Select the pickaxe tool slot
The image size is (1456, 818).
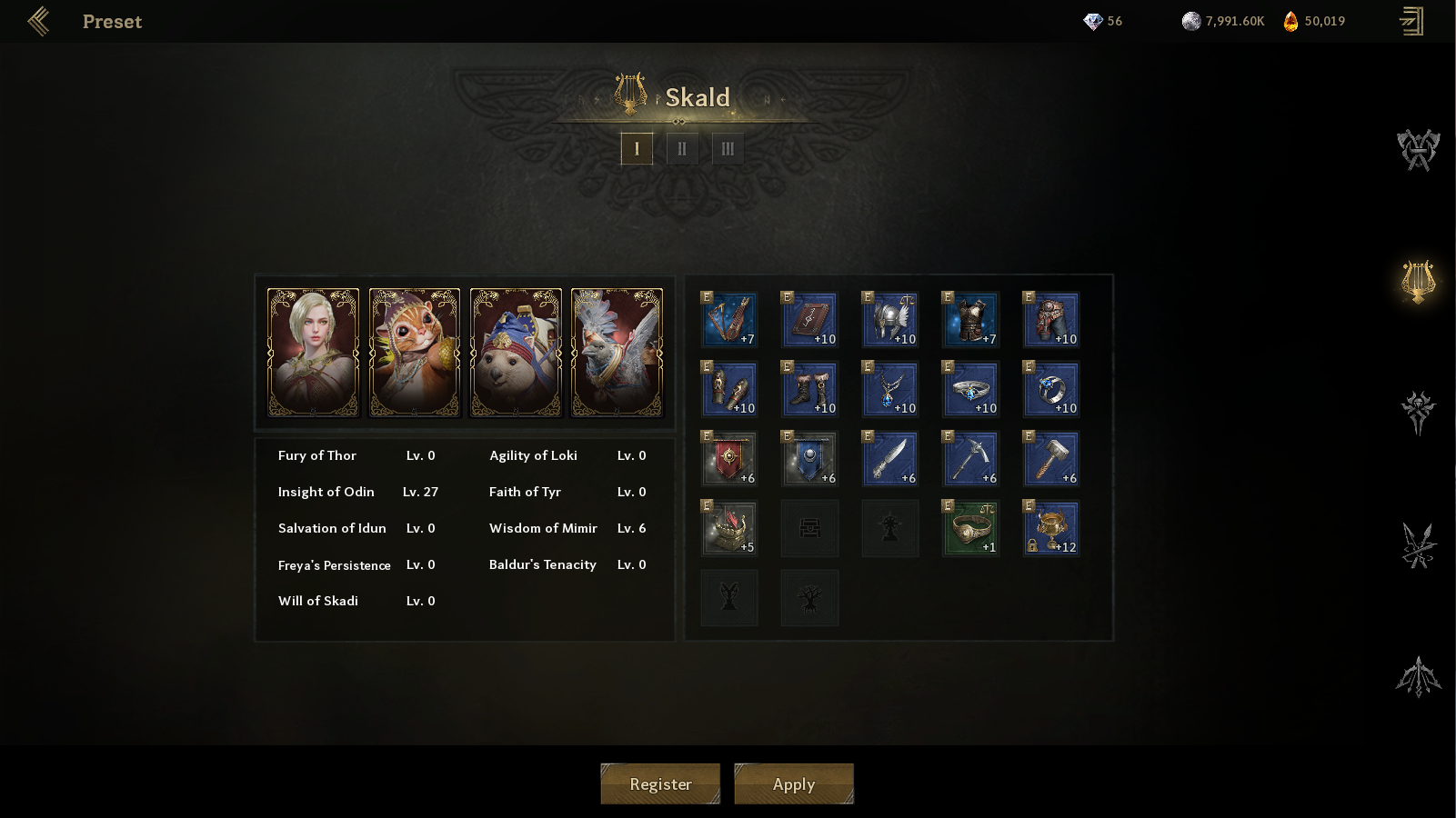[970, 459]
